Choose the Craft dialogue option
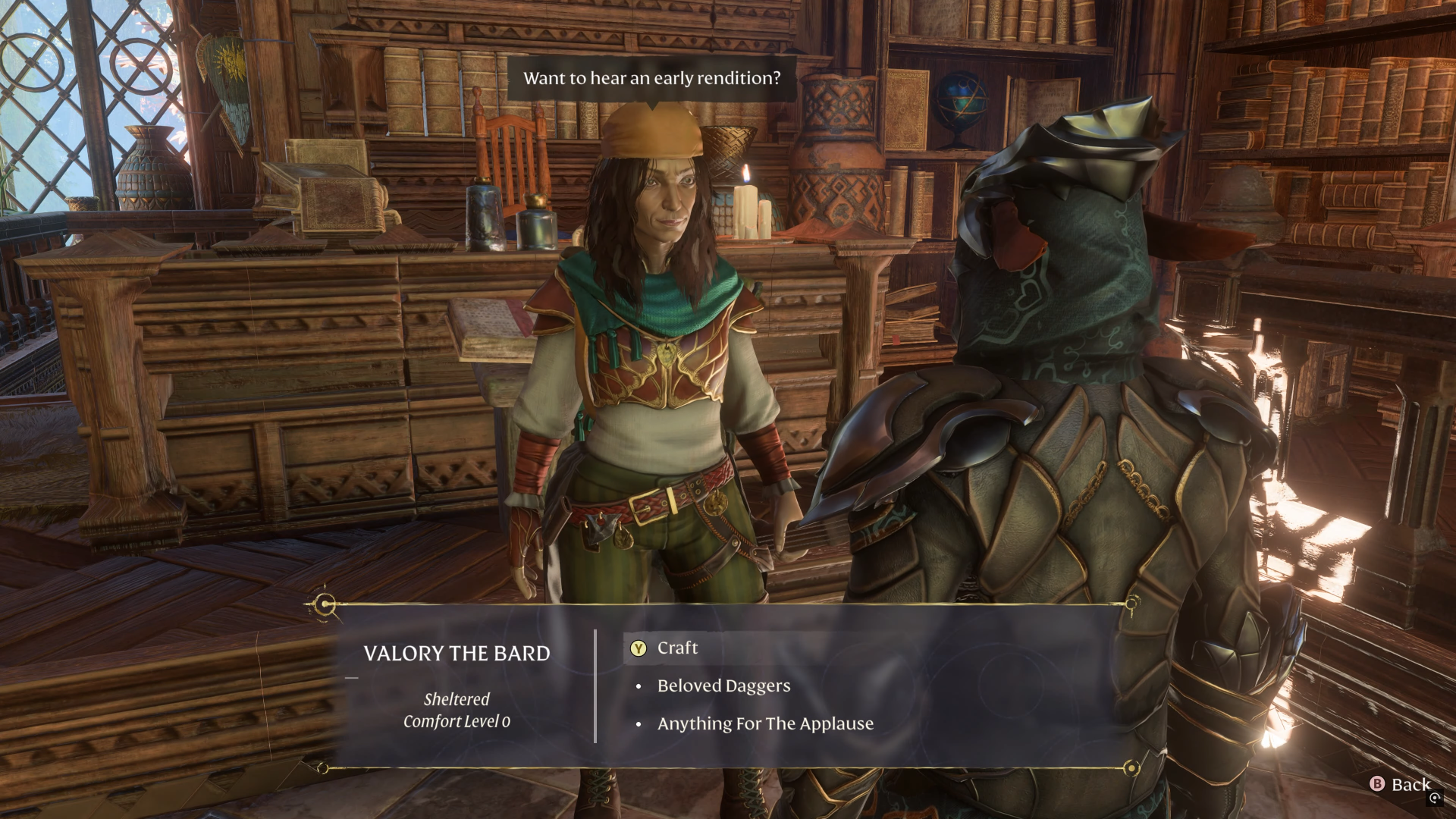 [677, 648]
